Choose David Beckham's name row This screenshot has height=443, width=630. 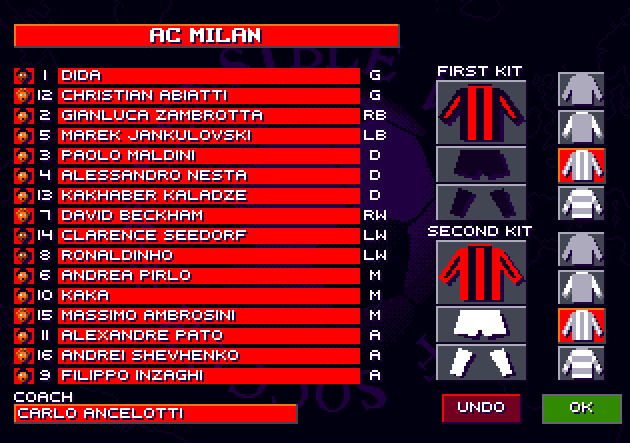pyautogui.click(x=208, y=215)
